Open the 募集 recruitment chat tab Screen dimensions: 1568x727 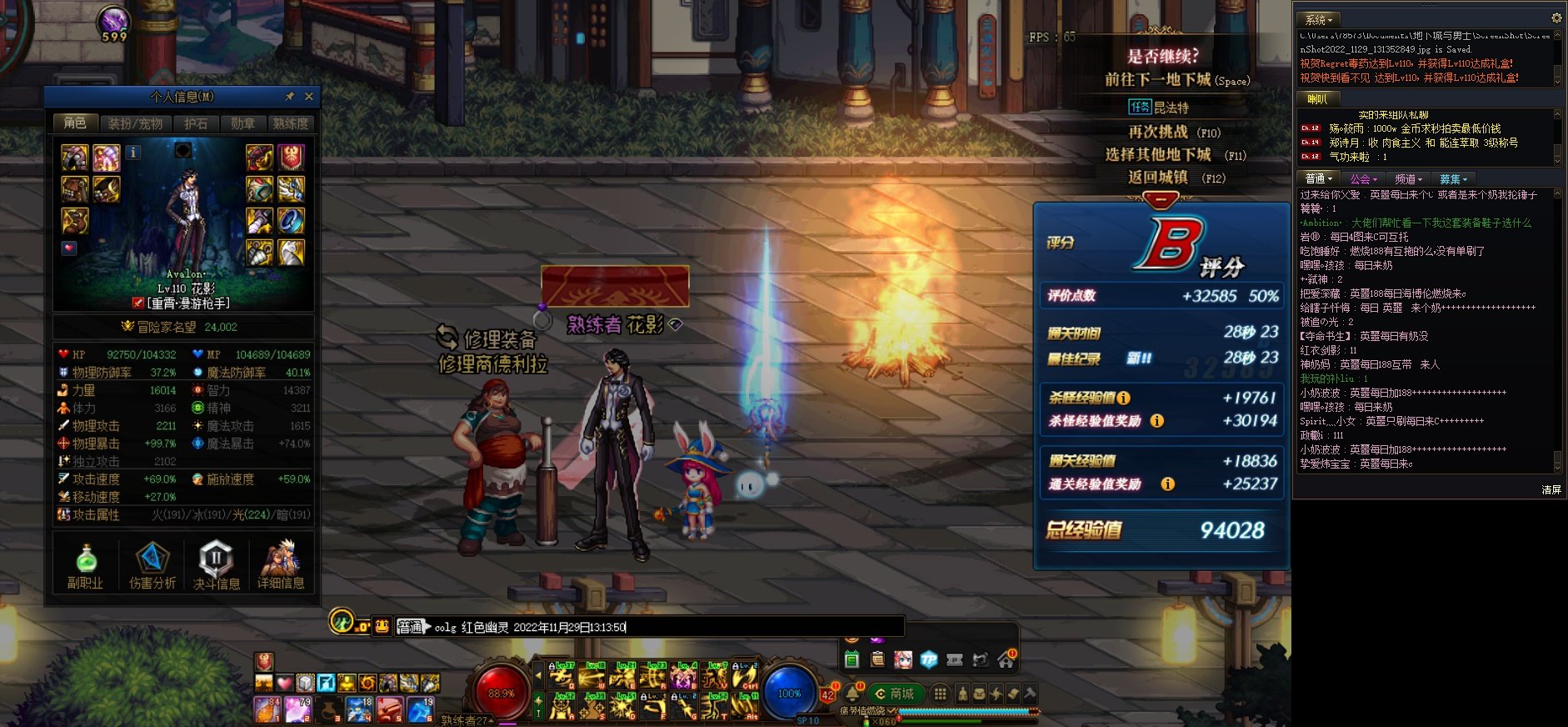1452,179
